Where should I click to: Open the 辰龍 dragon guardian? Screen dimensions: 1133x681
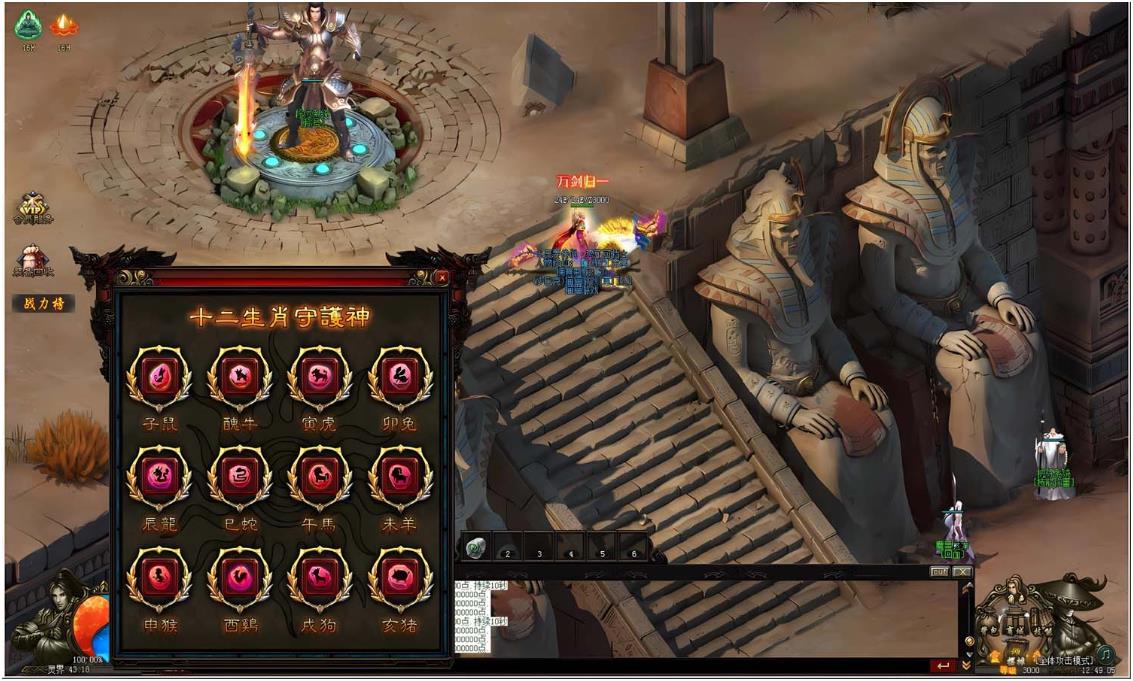[159, 477]
